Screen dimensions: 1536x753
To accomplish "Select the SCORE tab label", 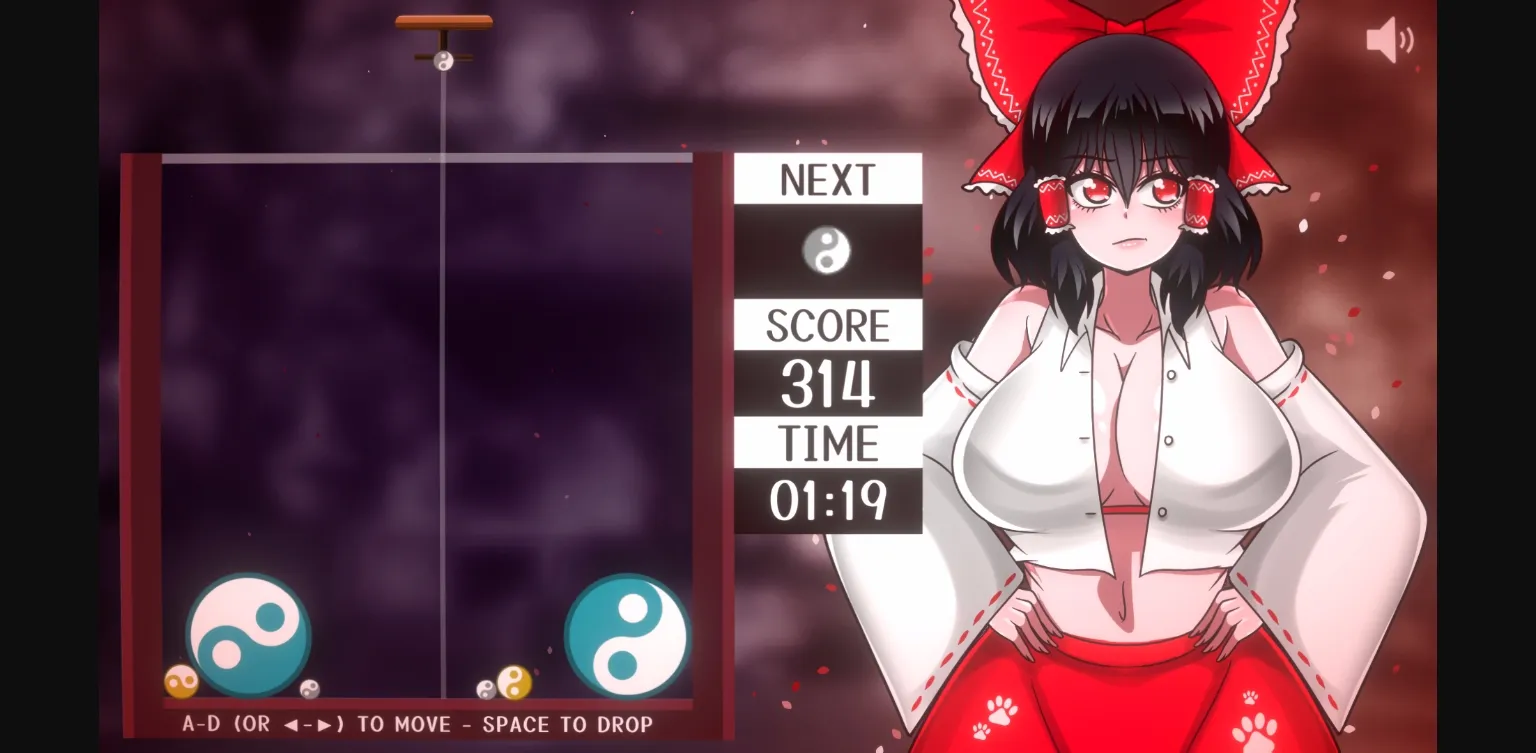I will pos(826,324).
